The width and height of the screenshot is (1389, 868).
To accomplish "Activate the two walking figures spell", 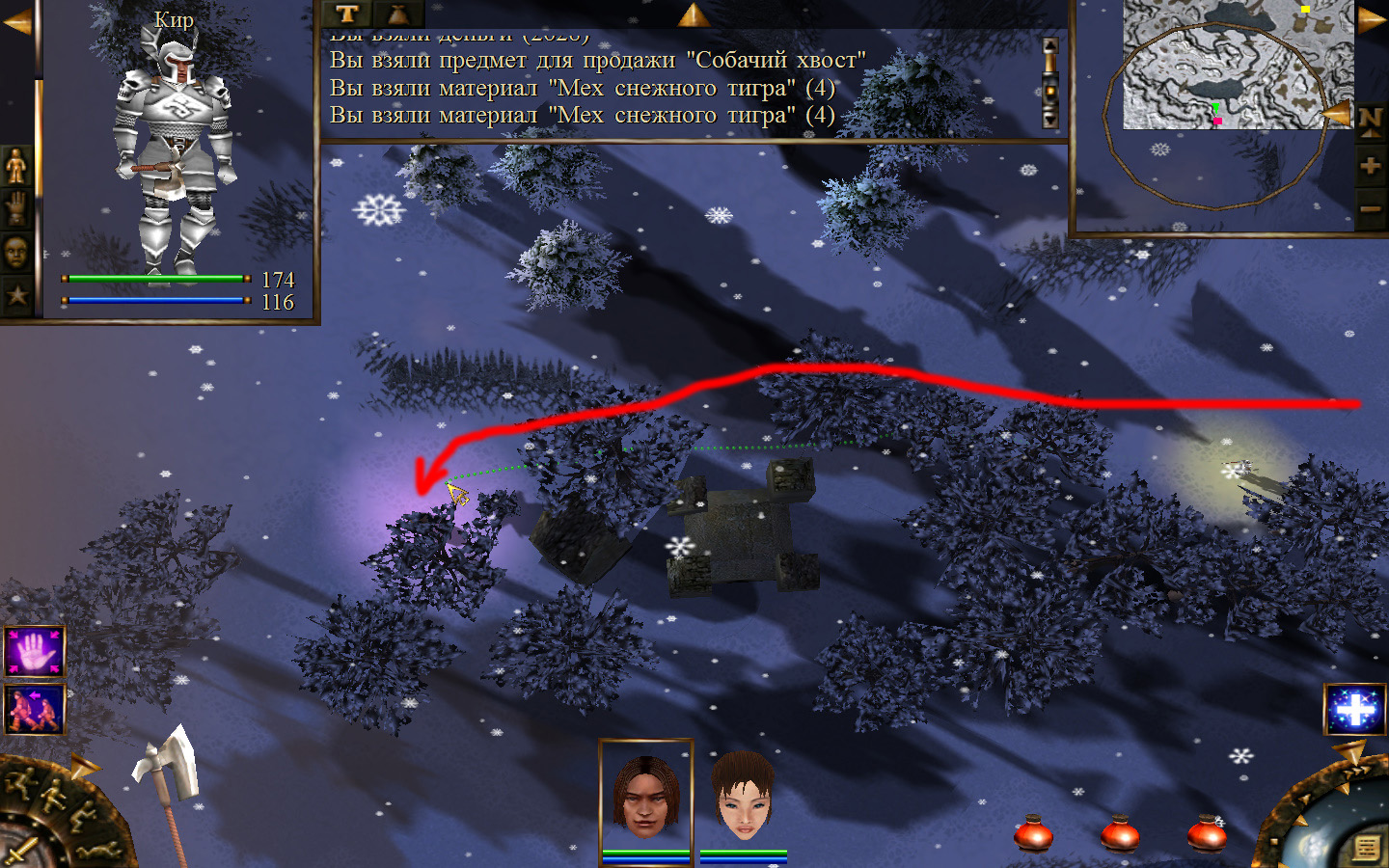I will pyautogui.click(x=35, y=710).
